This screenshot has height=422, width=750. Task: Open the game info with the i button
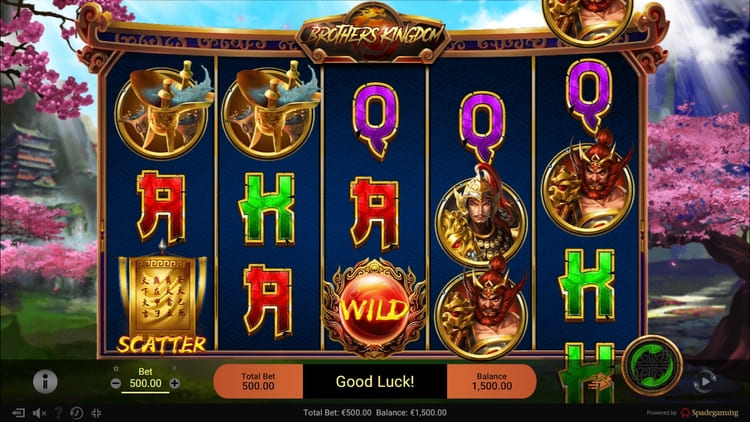45,381
